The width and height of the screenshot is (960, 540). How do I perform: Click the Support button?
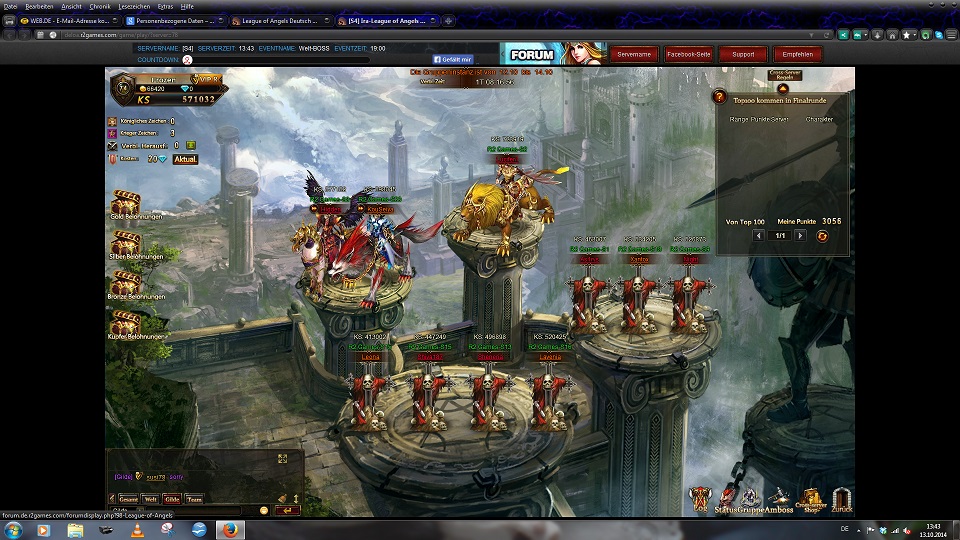pos(743,54)
